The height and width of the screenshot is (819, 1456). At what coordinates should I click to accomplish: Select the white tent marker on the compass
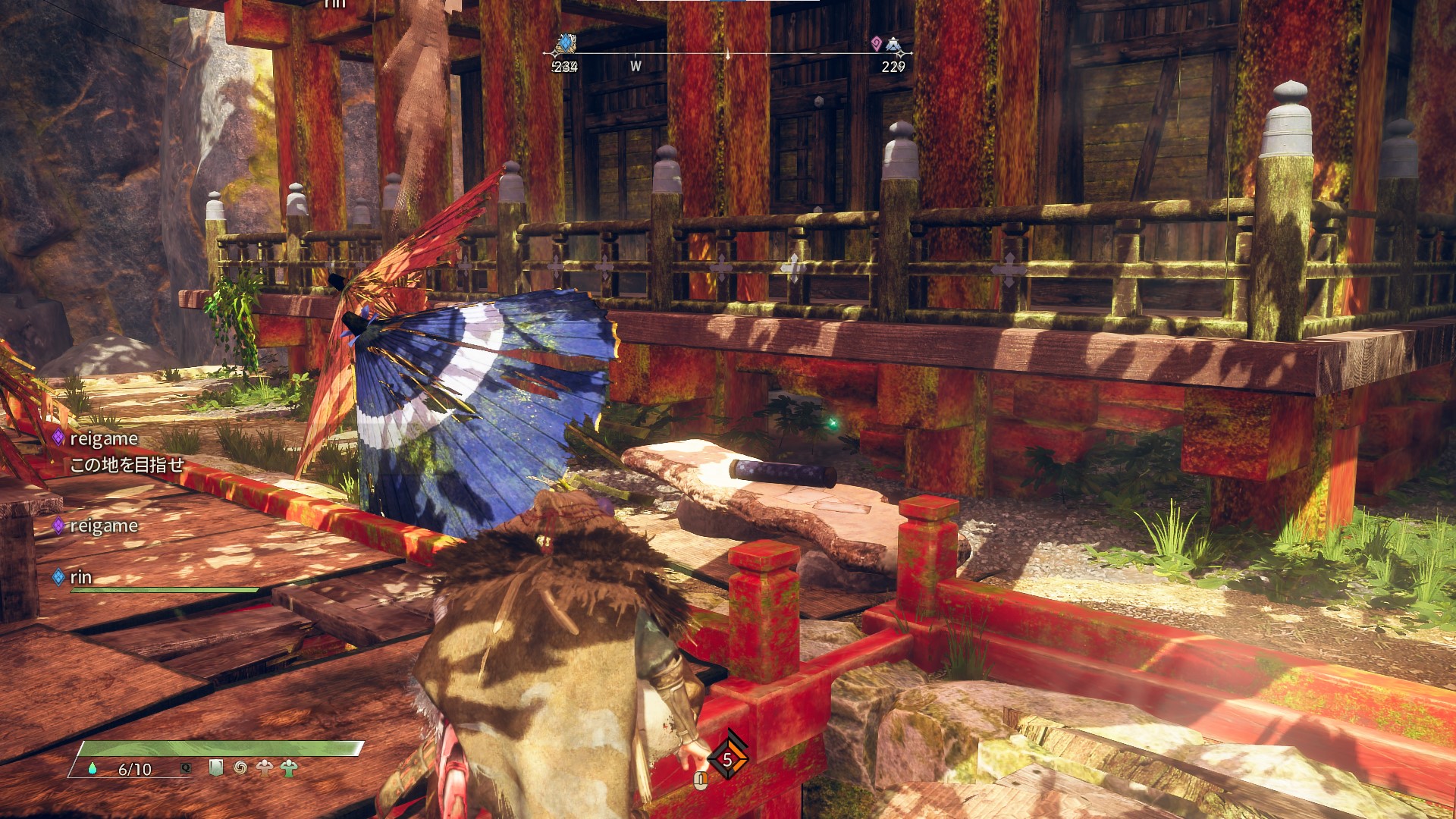[895, 45]
